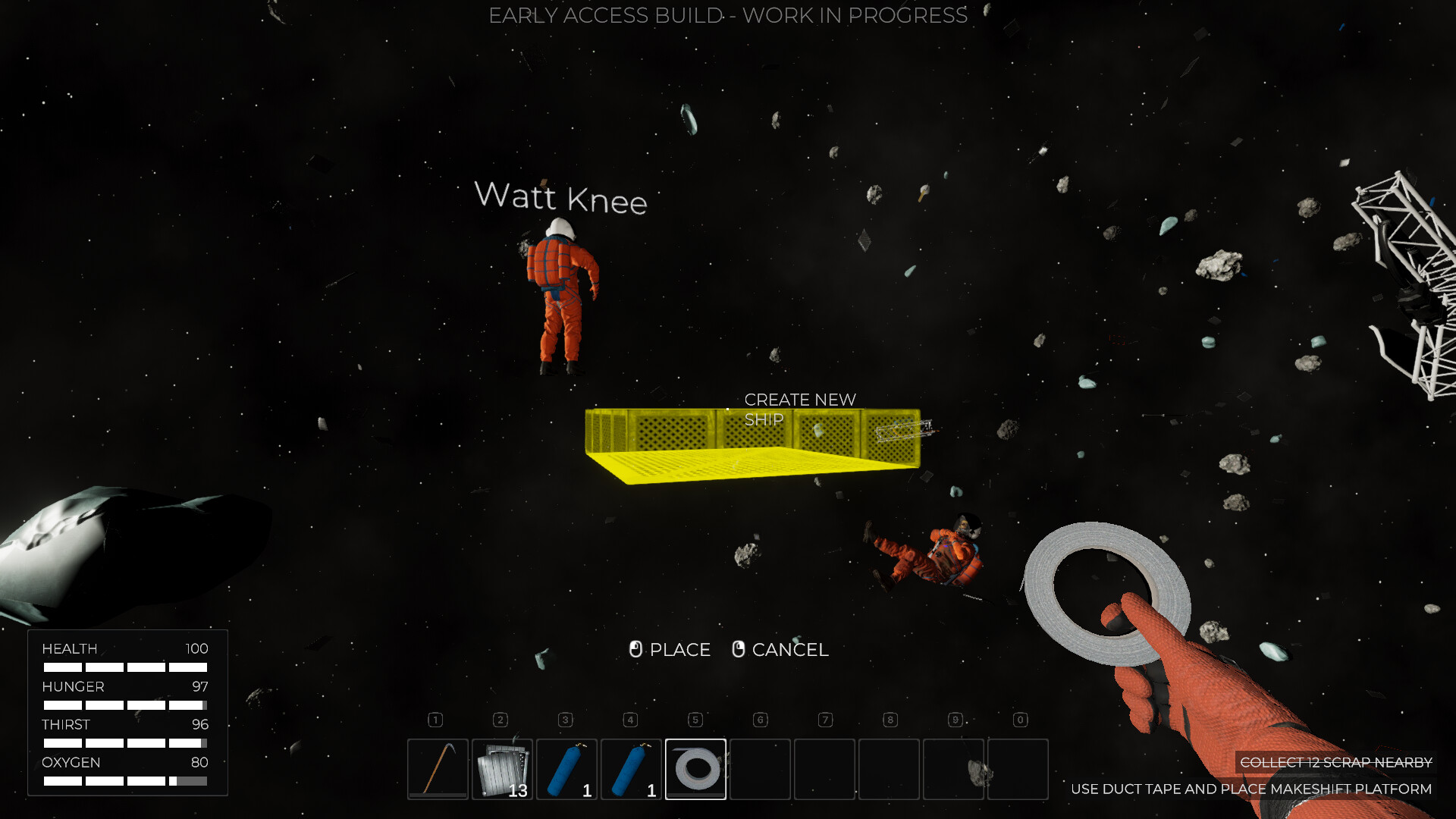The image size is (1456, 819).
Task: Select the oxygen tank in slot 3
Action: 566,769
